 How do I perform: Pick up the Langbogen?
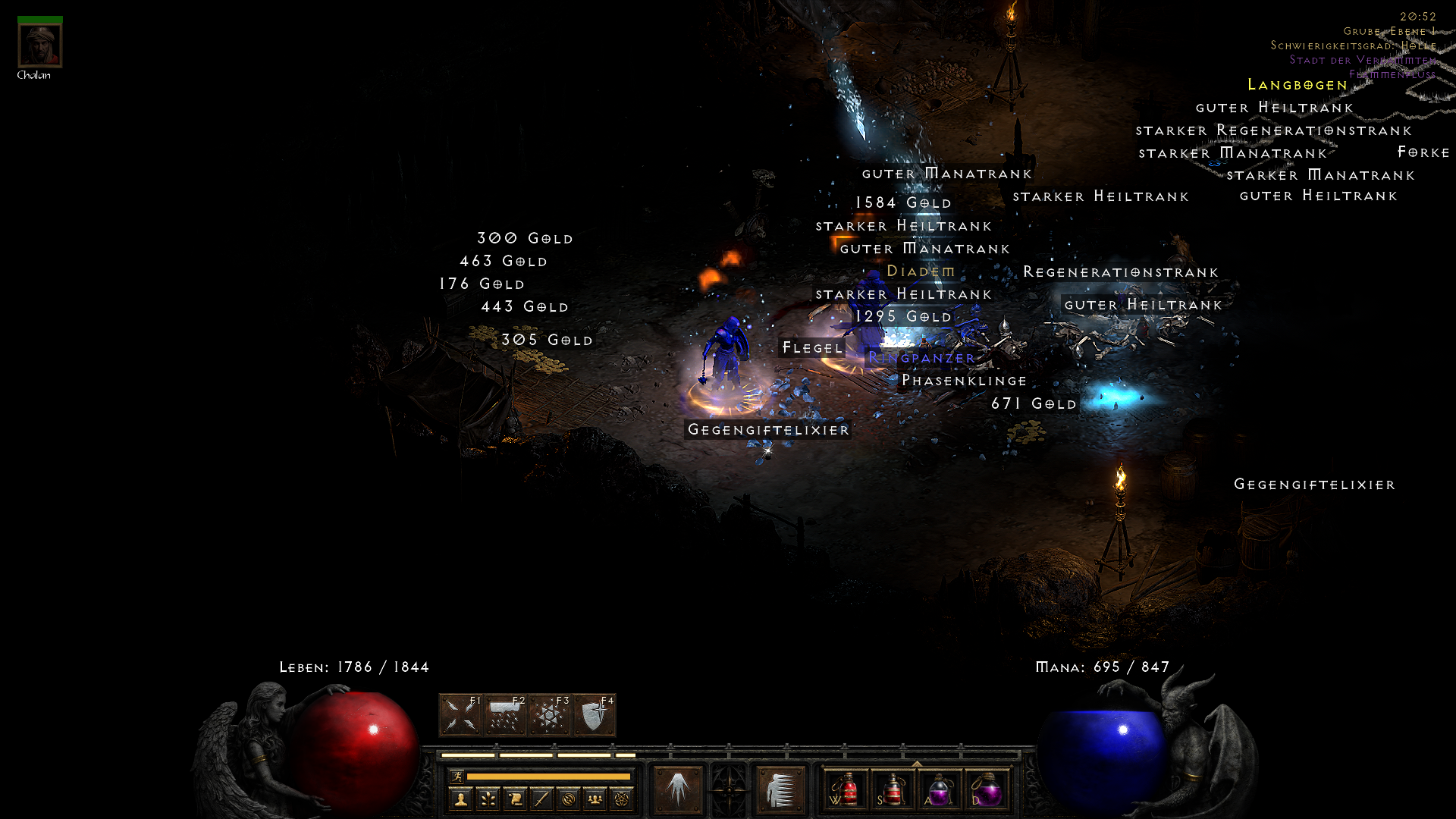point(1296,85)
